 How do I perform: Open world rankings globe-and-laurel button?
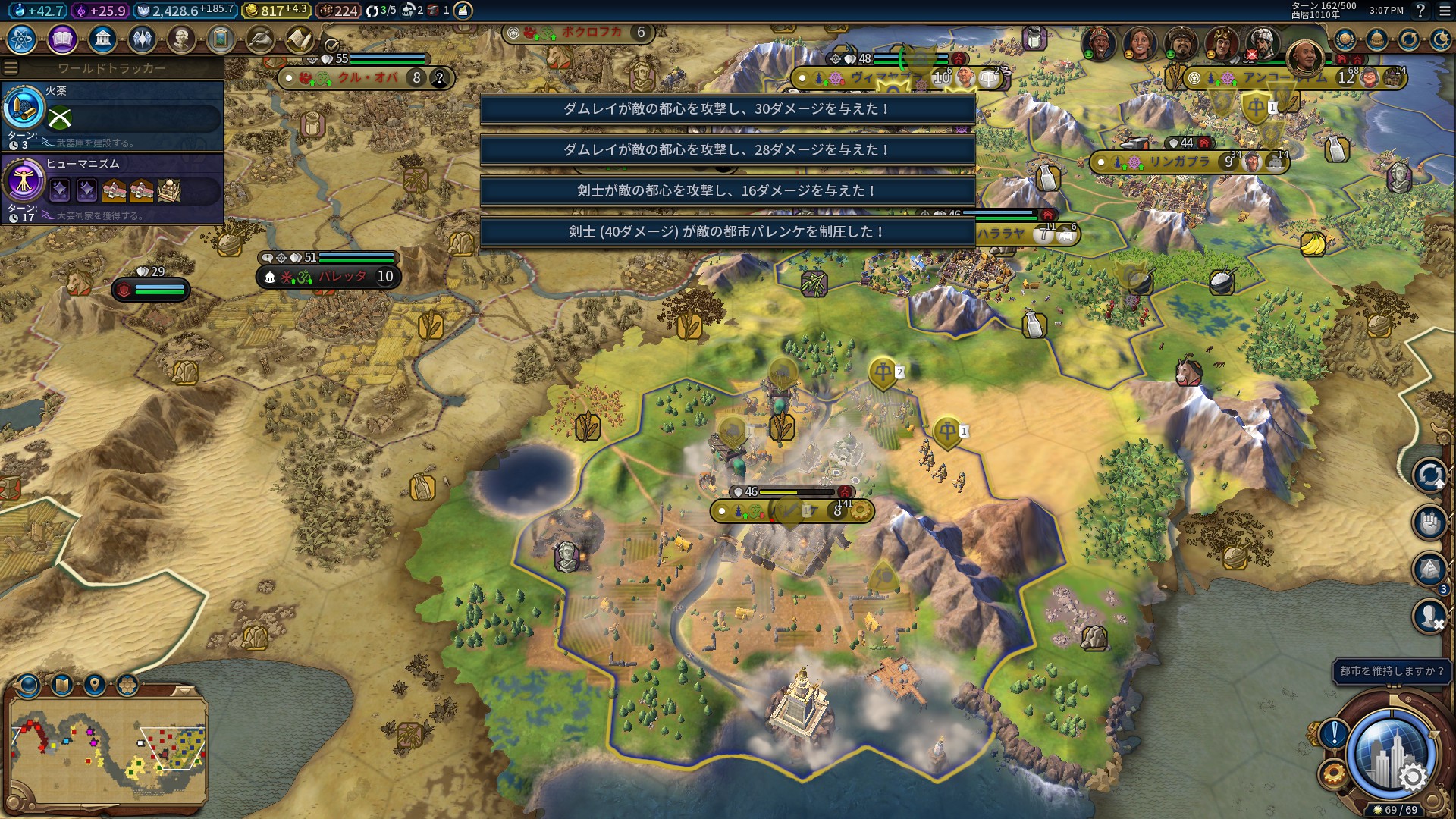pyautogui.click(x=1345, y=39)
